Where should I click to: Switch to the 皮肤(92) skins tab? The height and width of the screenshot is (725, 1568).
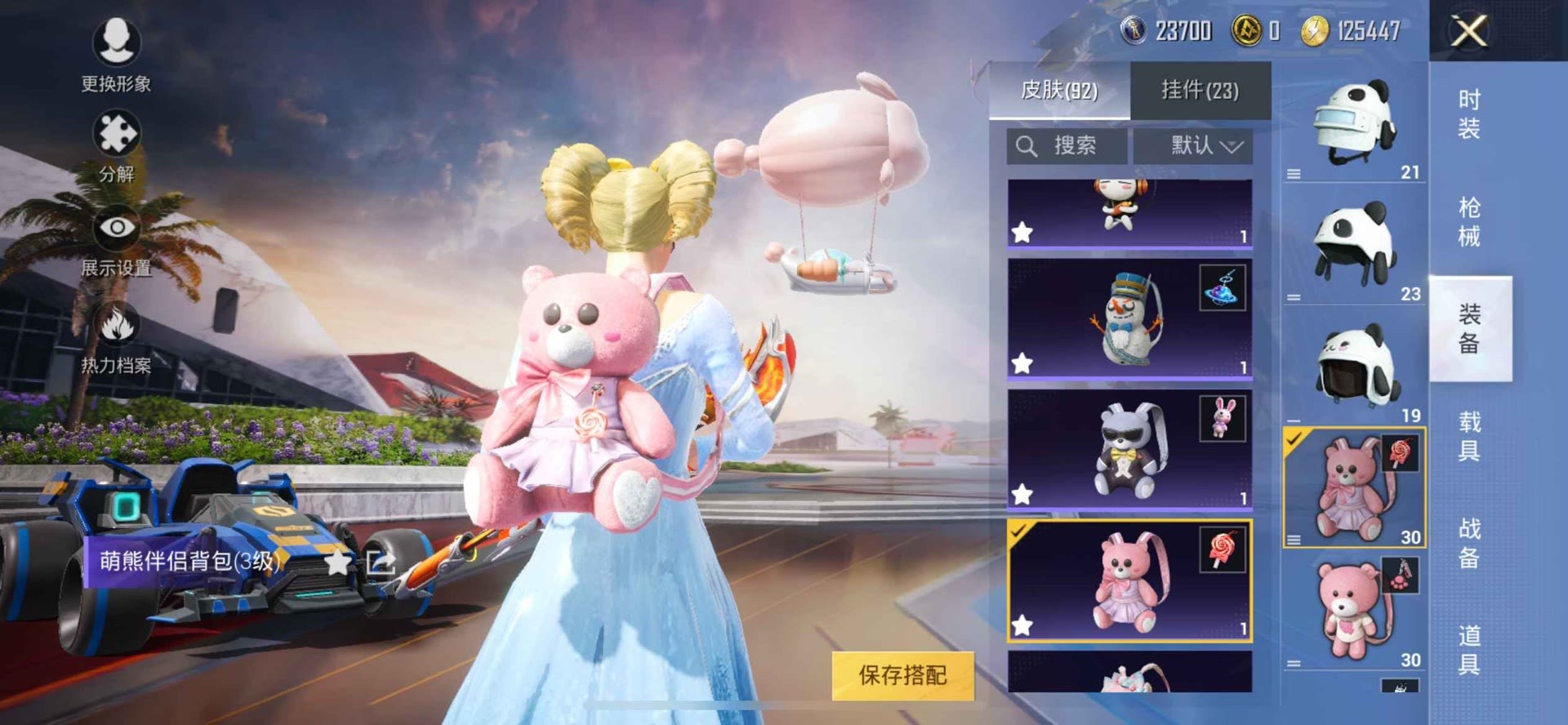[1059, 90]
